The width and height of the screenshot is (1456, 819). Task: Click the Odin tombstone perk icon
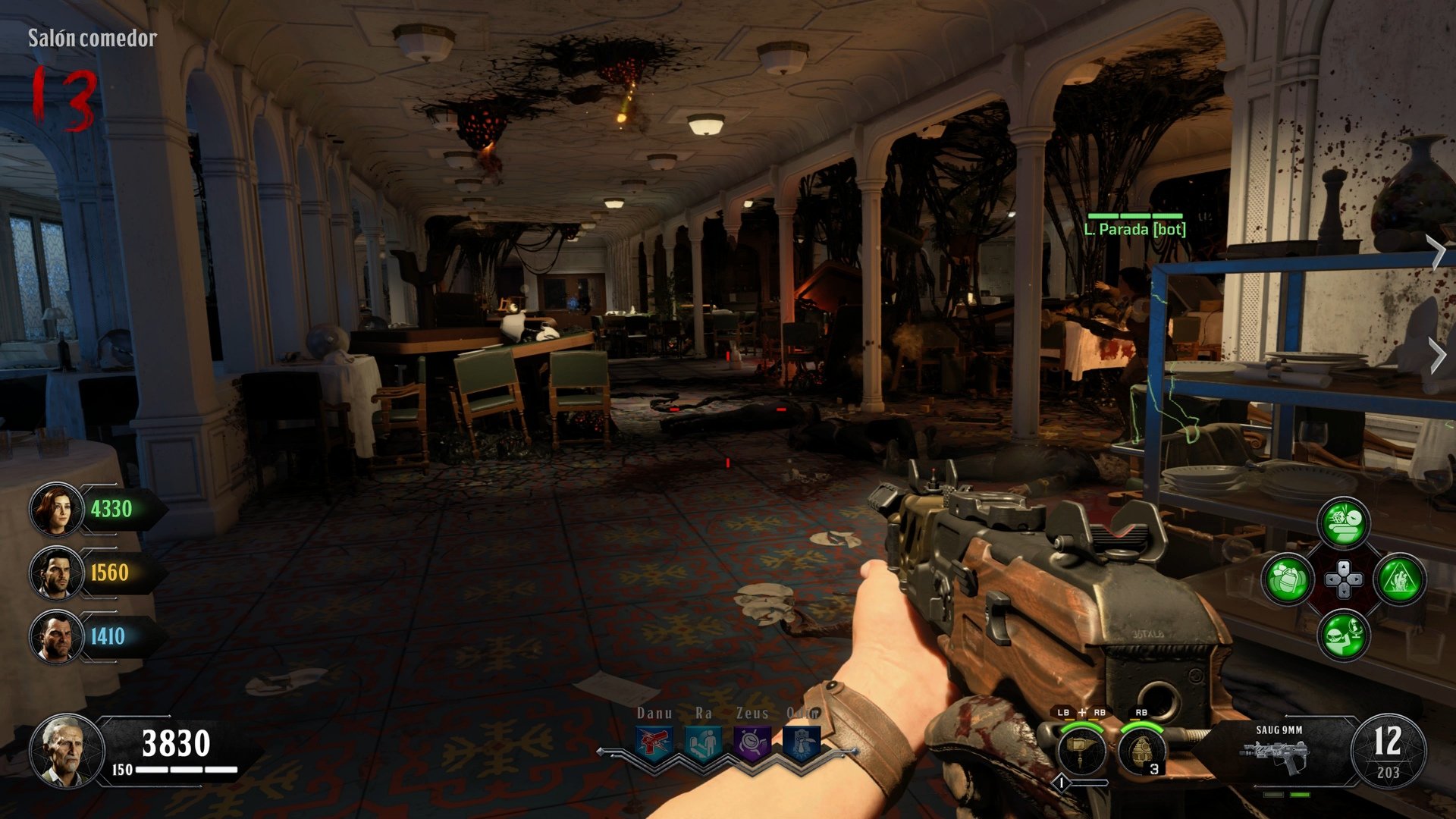[801, 742]
